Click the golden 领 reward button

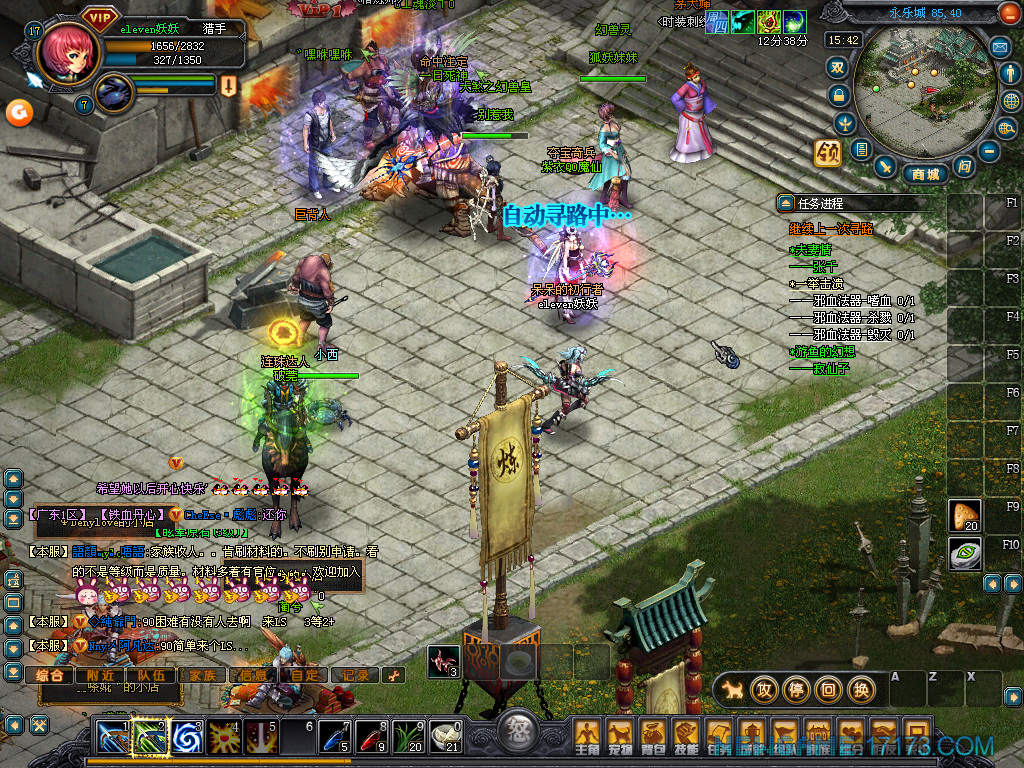[827, 153]
